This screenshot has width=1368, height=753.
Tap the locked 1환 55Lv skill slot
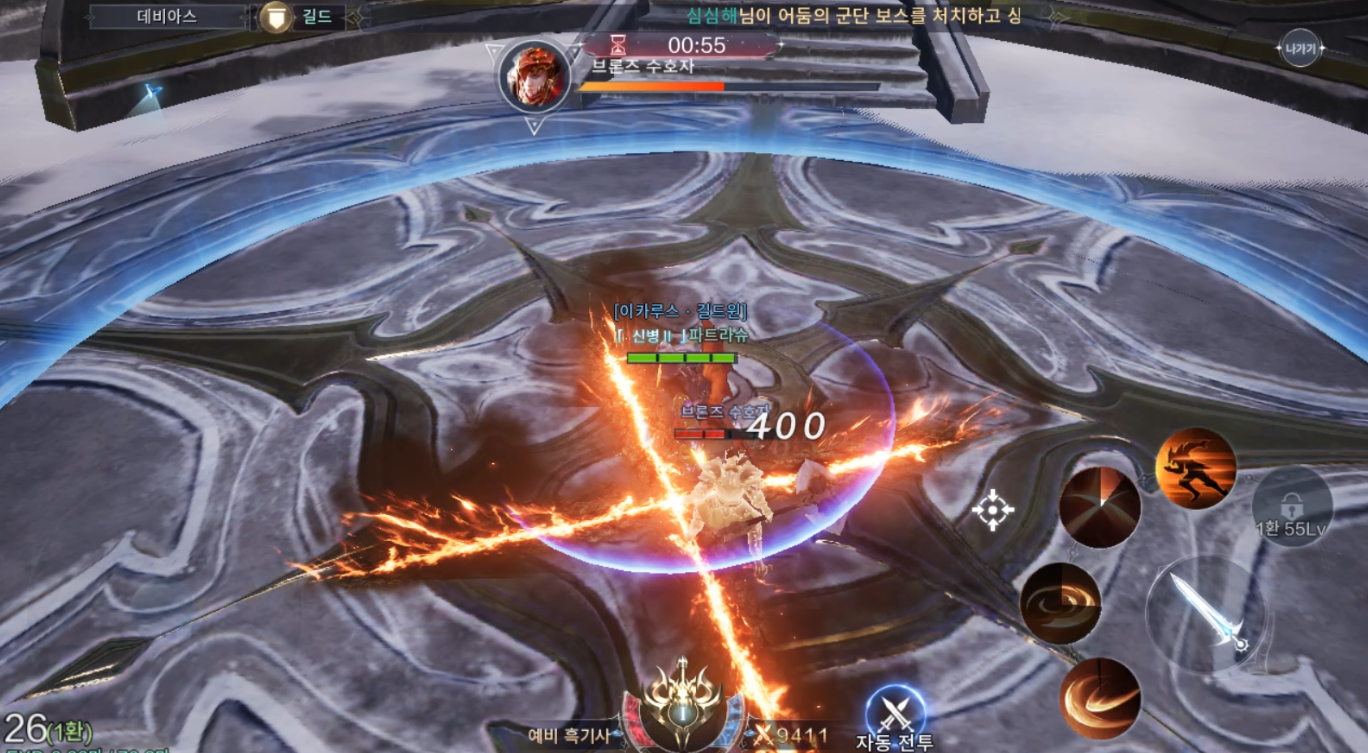pyautogui.click(x=1292, y=507)
